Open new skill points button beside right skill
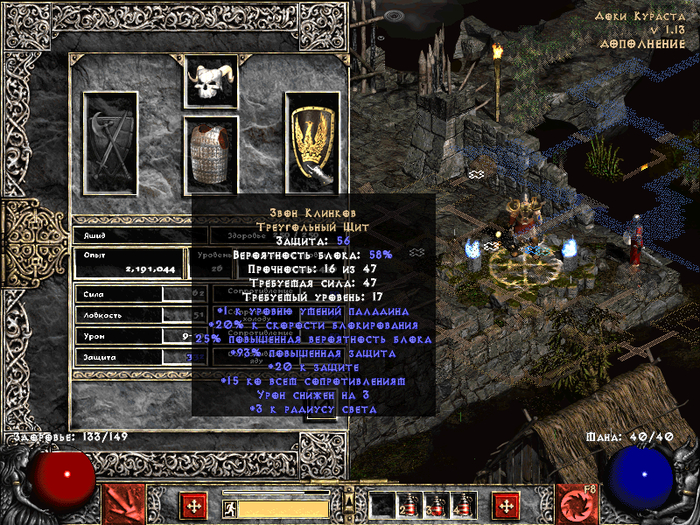Screen dimensions: 700x525 tap(505, 506)
